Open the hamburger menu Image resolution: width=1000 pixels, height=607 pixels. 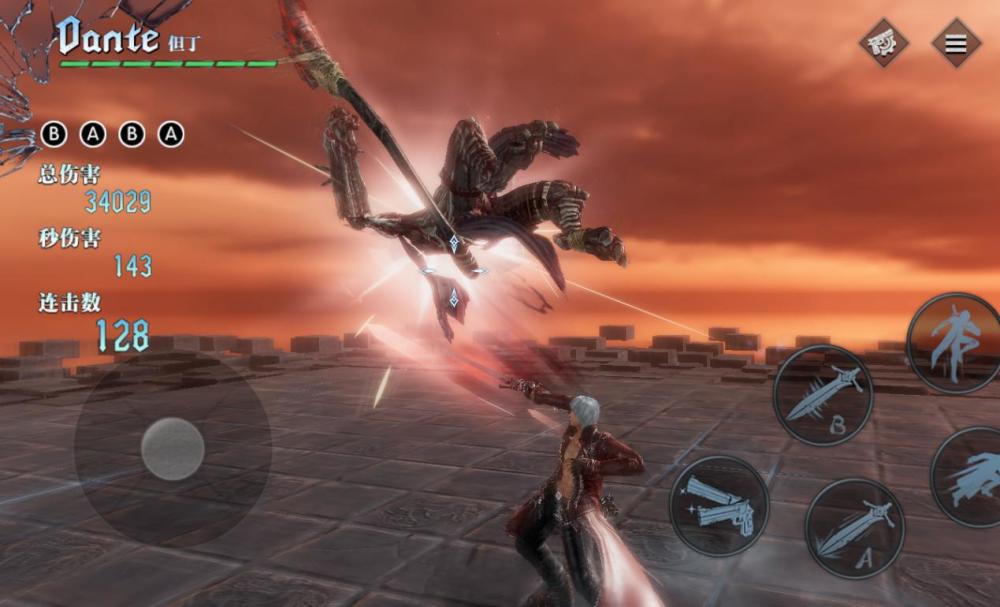click(x=956, y=44)
